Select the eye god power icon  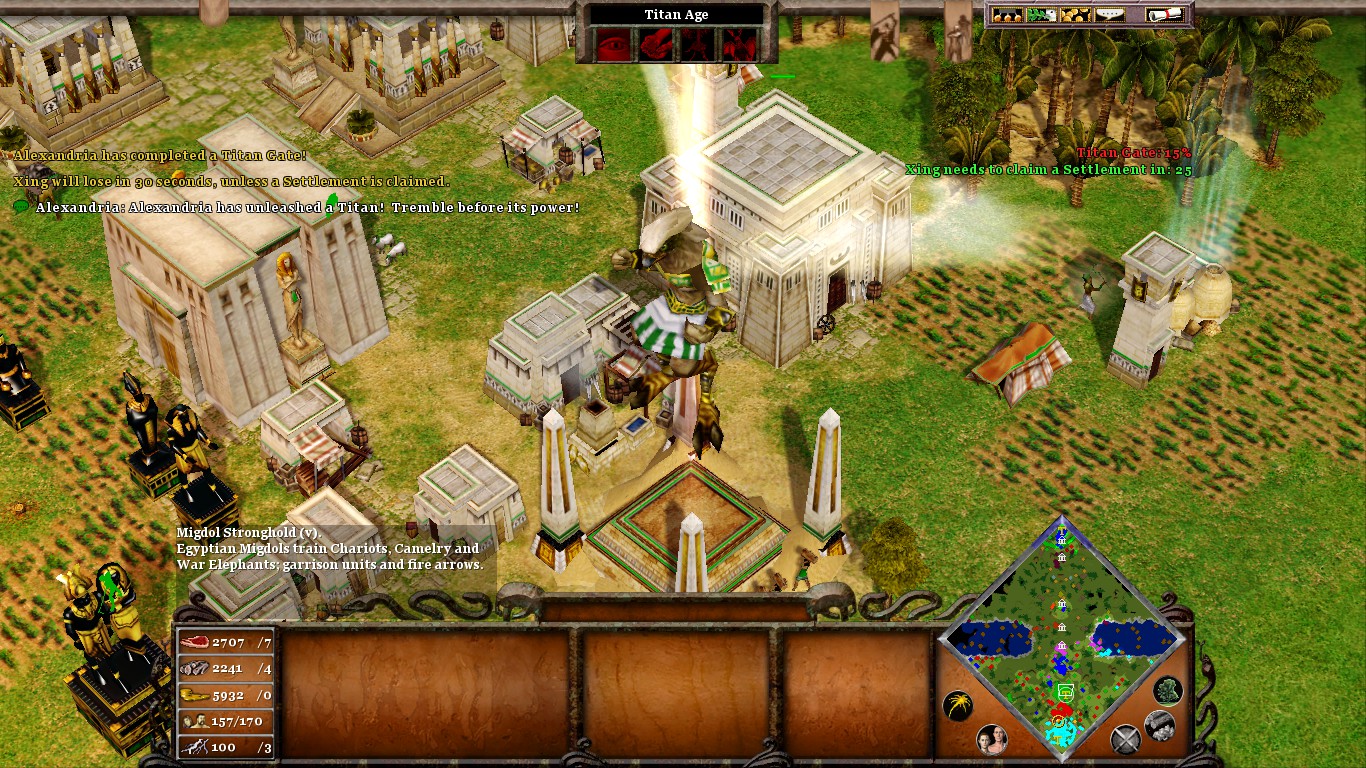pos(614,43)
